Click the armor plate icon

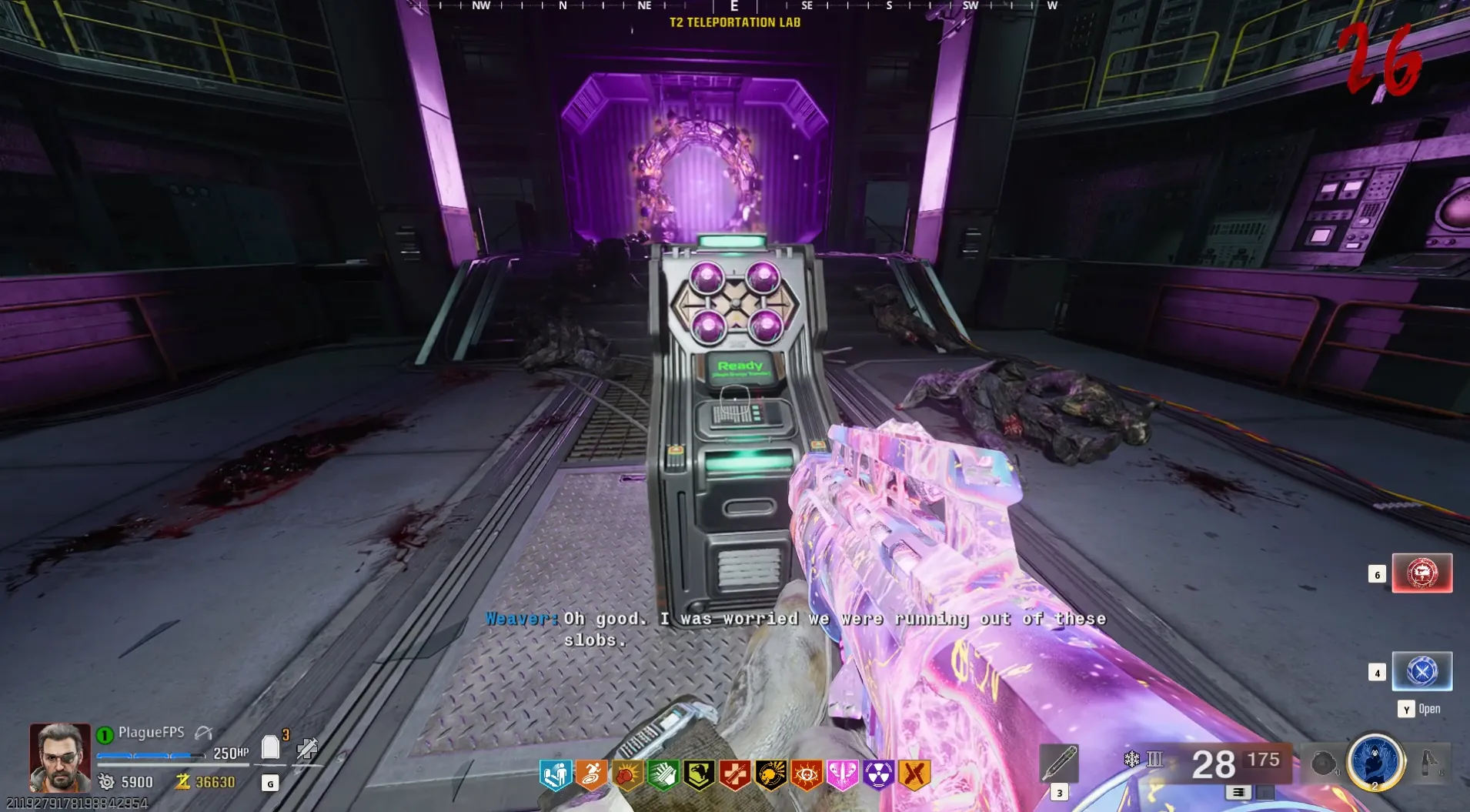(x=270, y=747)
